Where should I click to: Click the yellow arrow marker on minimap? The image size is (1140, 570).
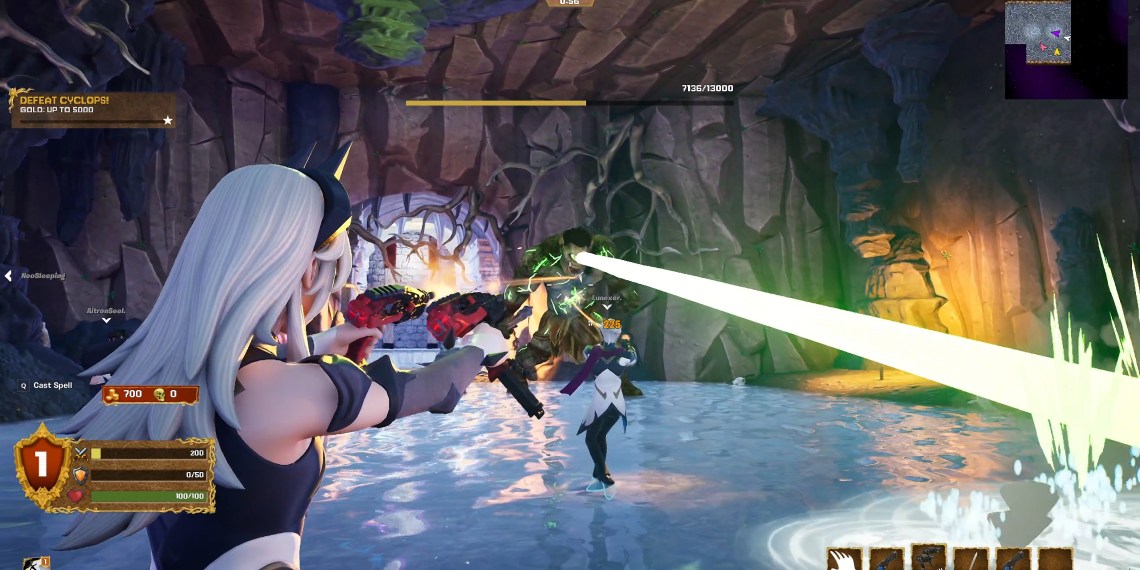tap(1057, 52)
